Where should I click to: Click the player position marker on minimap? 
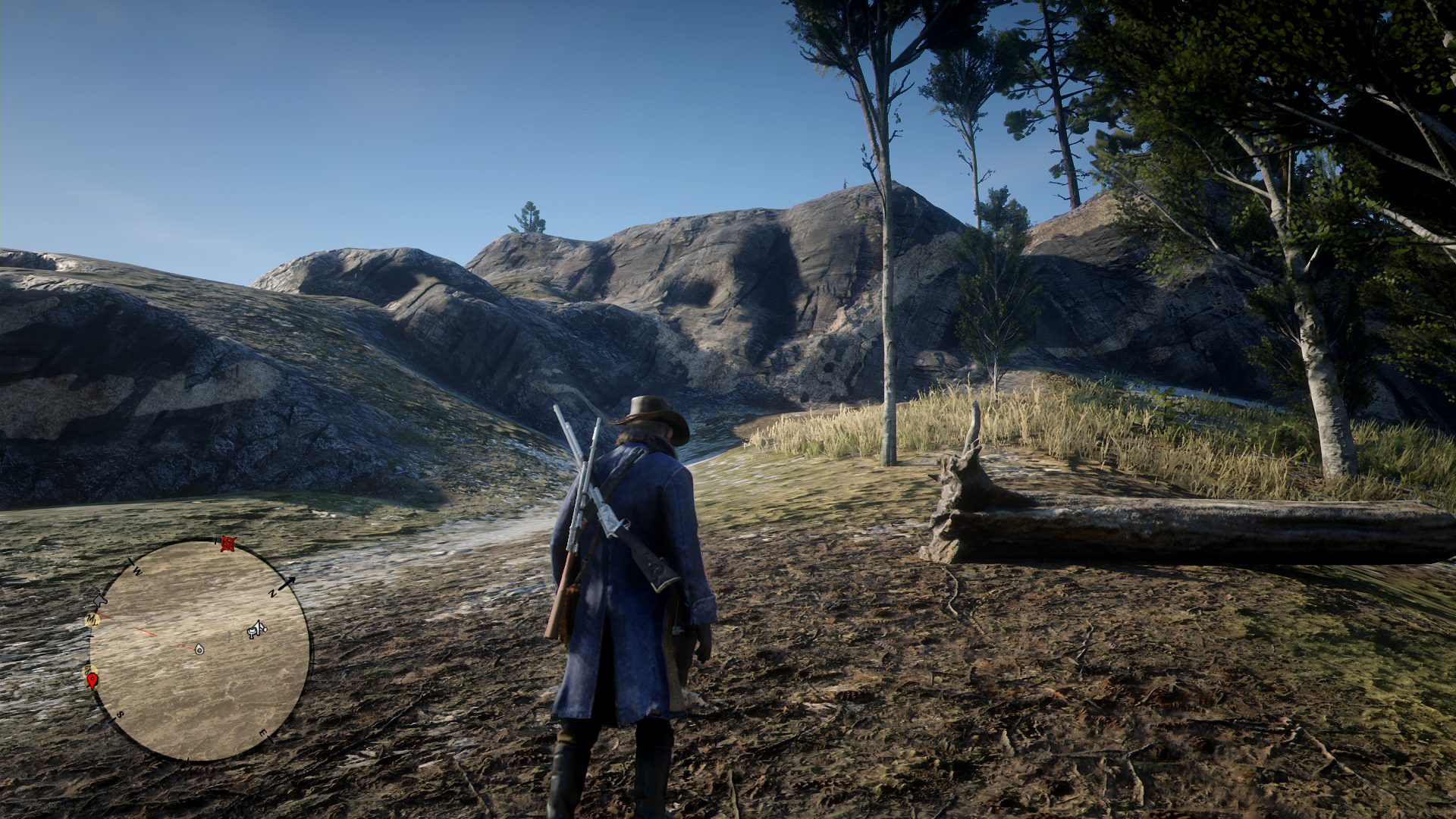click(199, 649)
